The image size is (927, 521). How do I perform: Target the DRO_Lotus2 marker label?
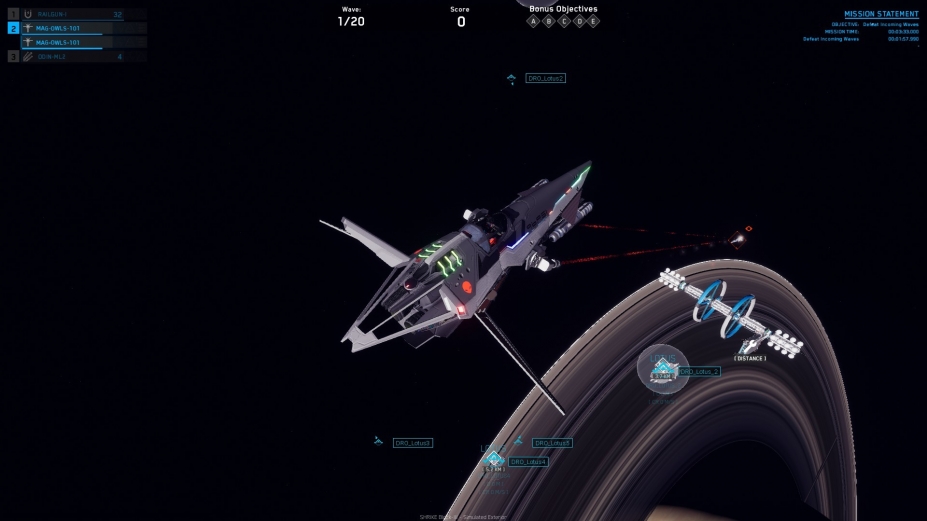tap(546, 78)
